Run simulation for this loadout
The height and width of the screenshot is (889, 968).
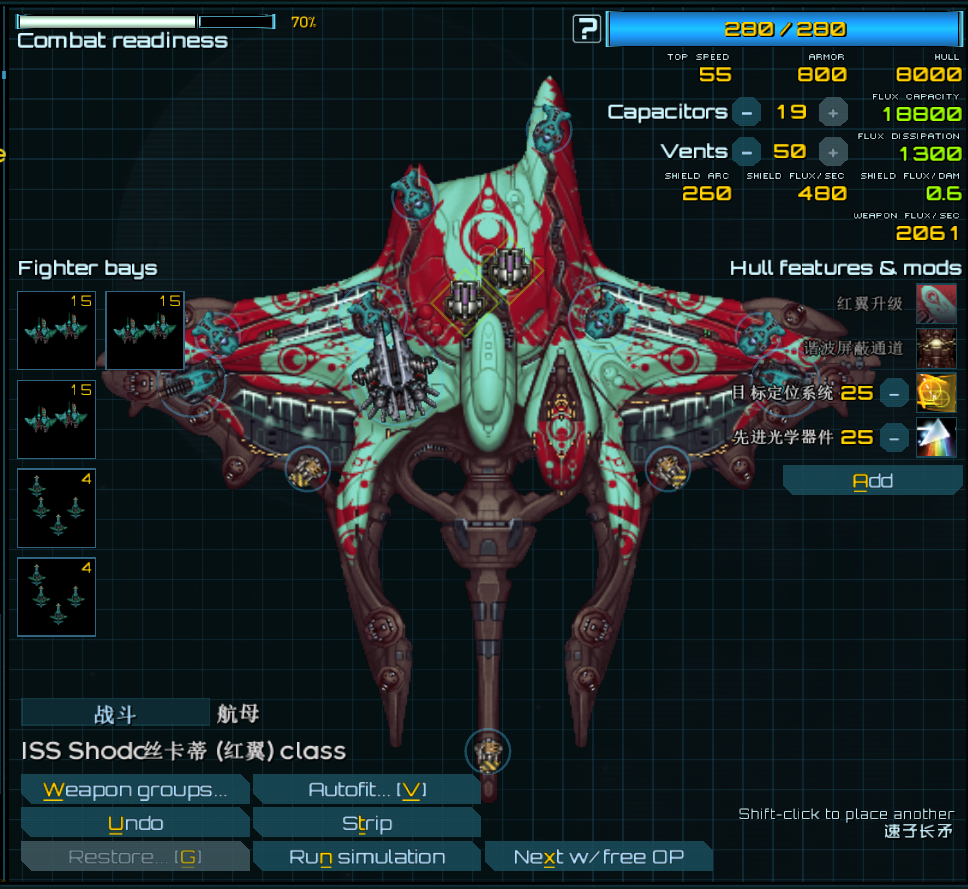tap(367, 857)
